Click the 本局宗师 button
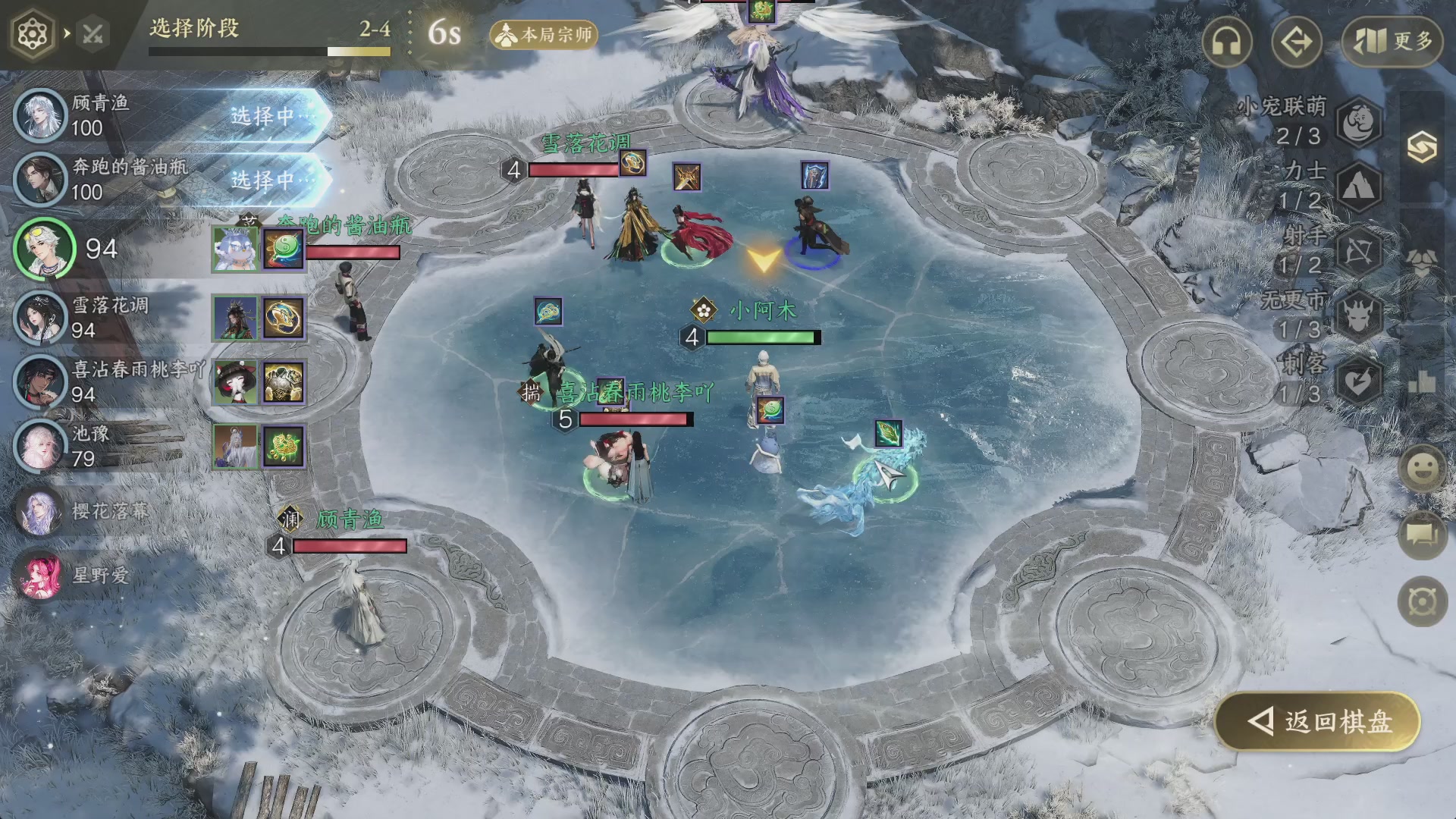Image resolution: width=1456 pixels, height=819 pixels. pos(544,35)
